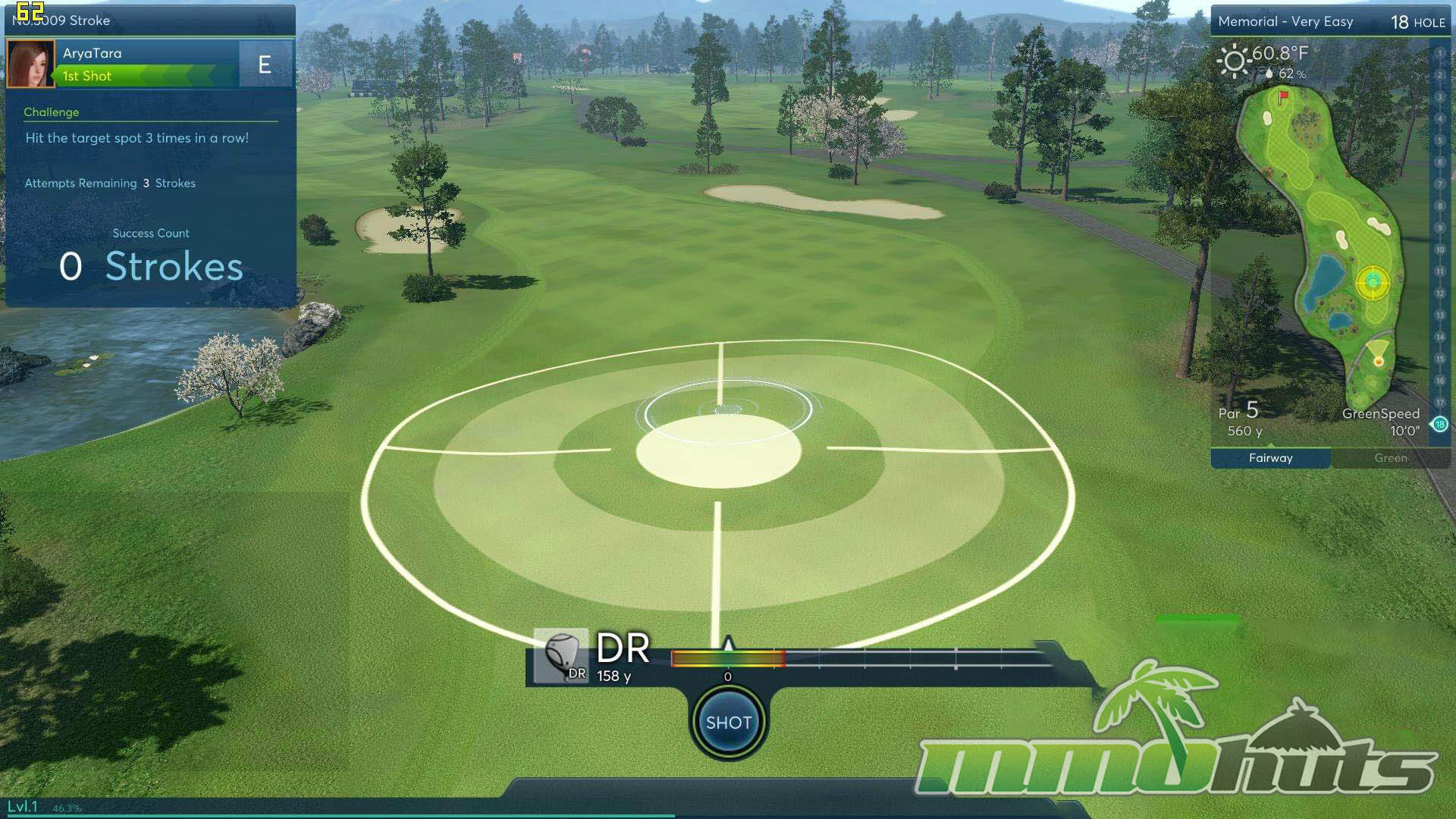The image size is (1456, 819).
Task: Switch to the Green tab
Action: tap(1390, 458)
